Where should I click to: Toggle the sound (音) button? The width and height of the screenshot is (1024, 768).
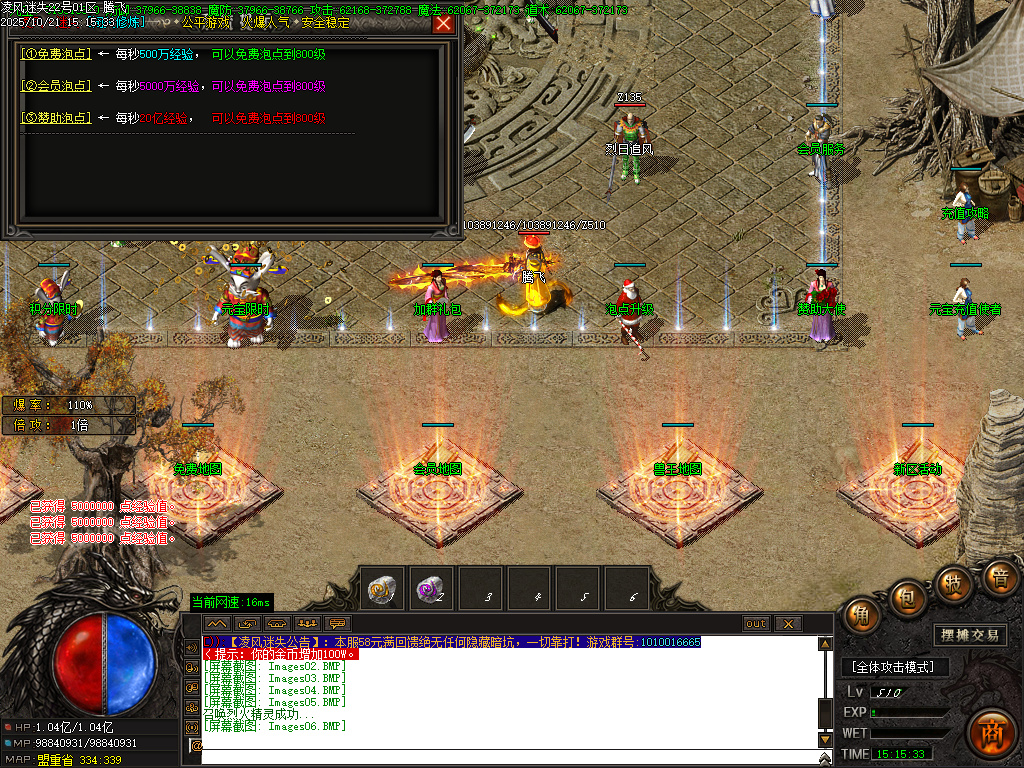coord(999,577)
